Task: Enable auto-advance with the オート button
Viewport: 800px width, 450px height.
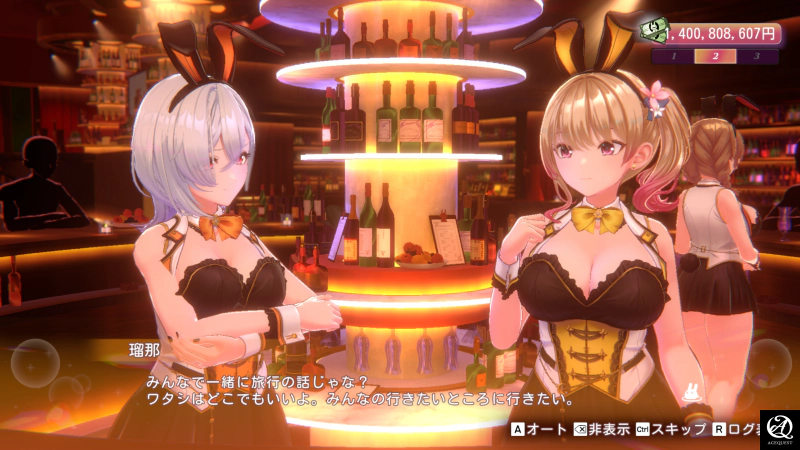Action: tap(538, 429)
